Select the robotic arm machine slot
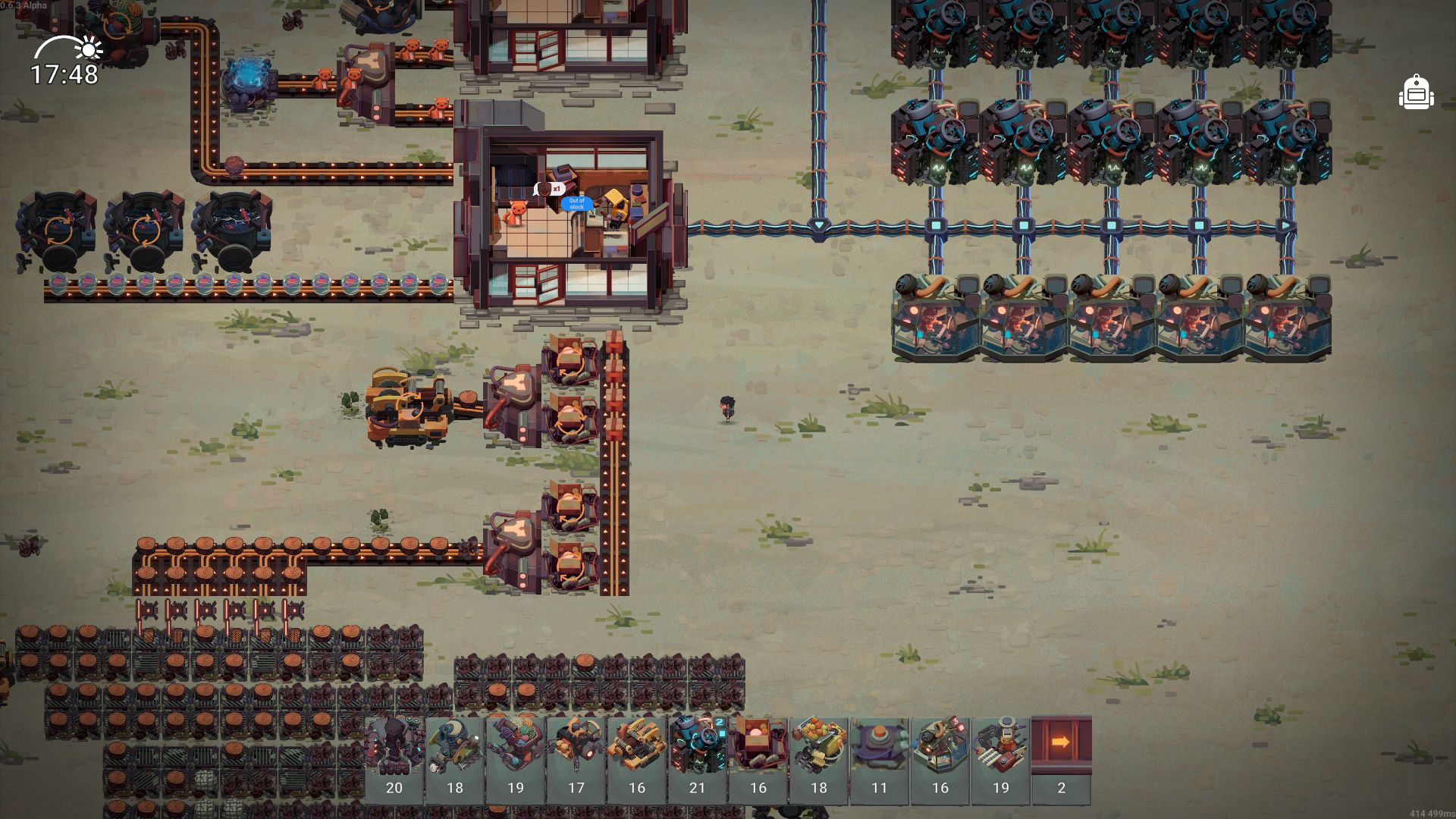 point(1001,758)
